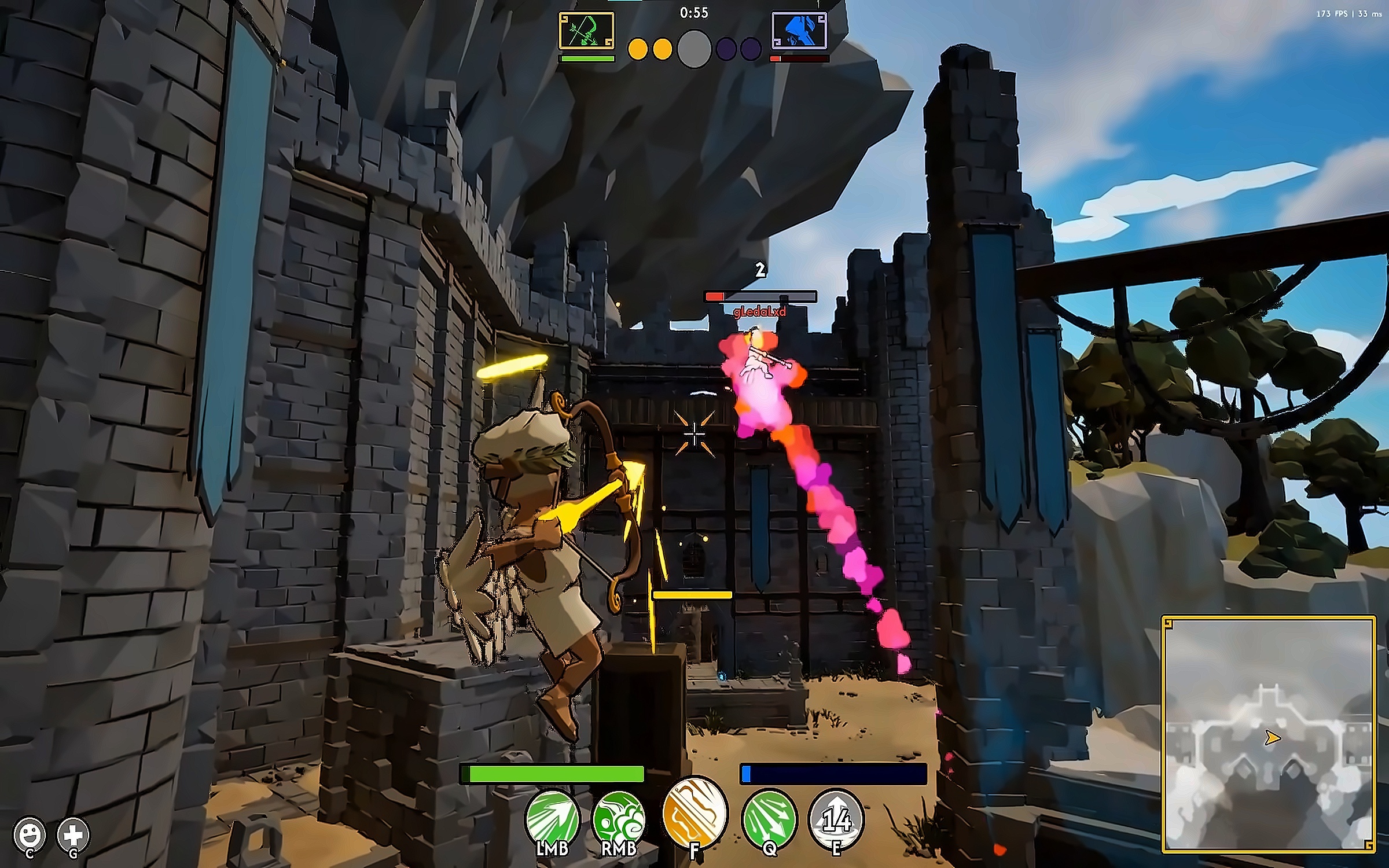Activate the green smoke cloud ability
Image resolution: width=1389 pixels, height=868 pixels.
619,819
